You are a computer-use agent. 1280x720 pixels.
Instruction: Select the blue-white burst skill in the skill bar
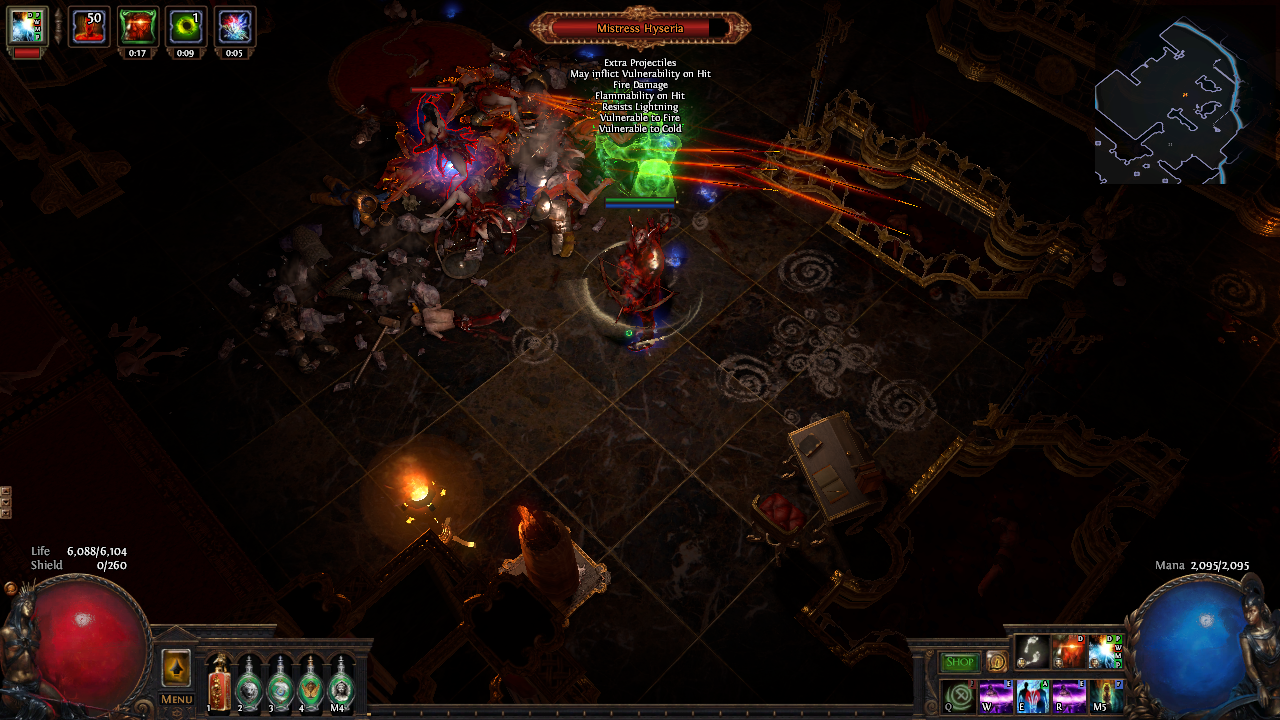click(x=1106, y=652)
